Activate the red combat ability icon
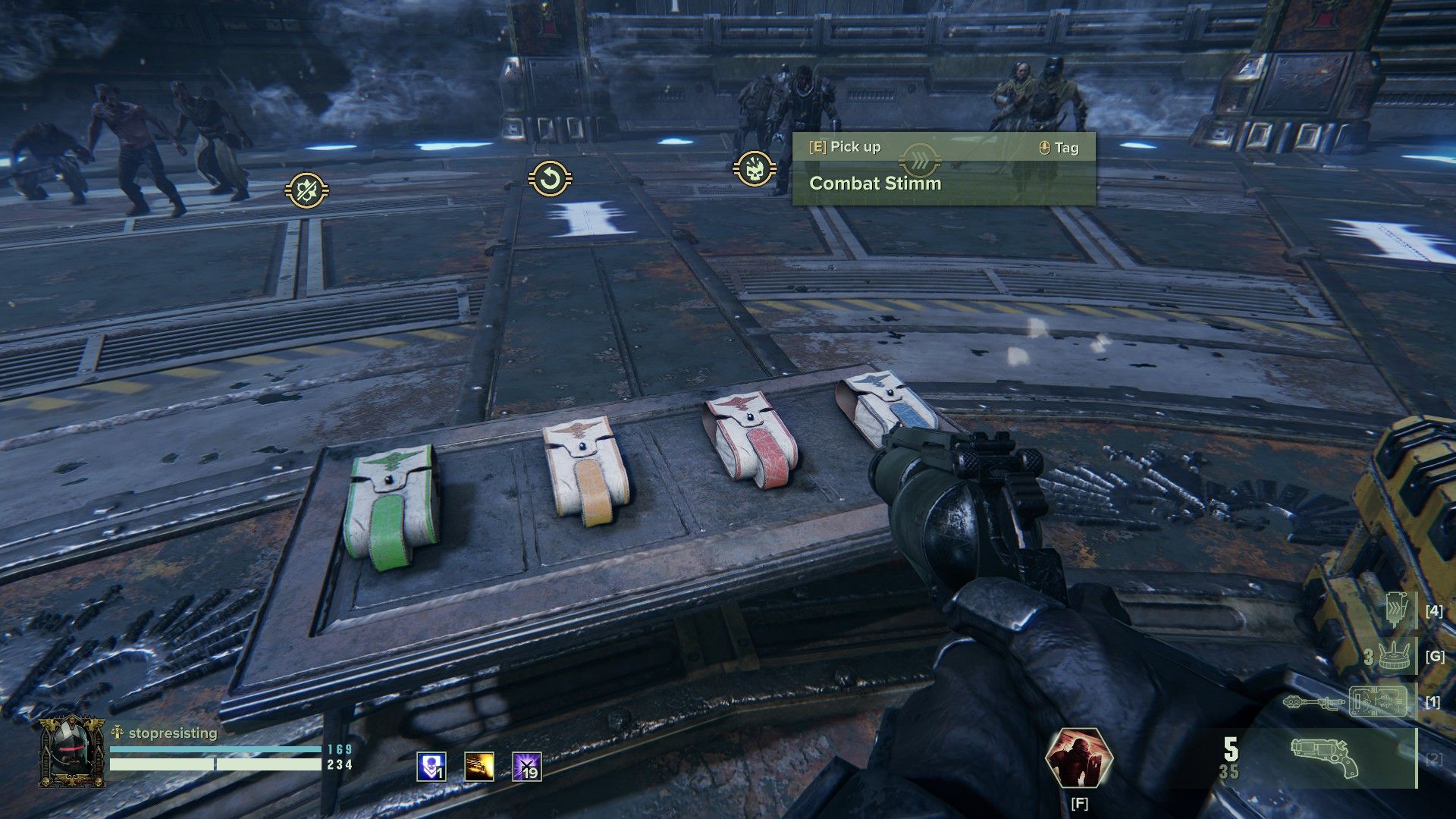Viewport: 1456px width, 819px height. 1078,758
